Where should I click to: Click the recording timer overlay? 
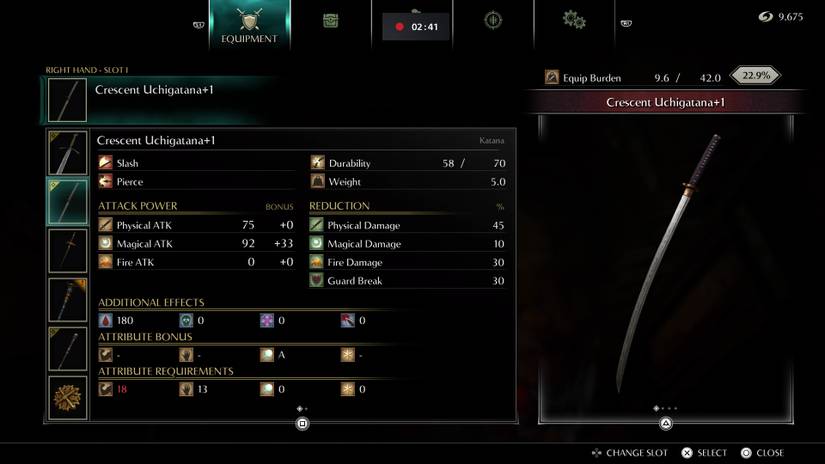click(x=416, y=27)
